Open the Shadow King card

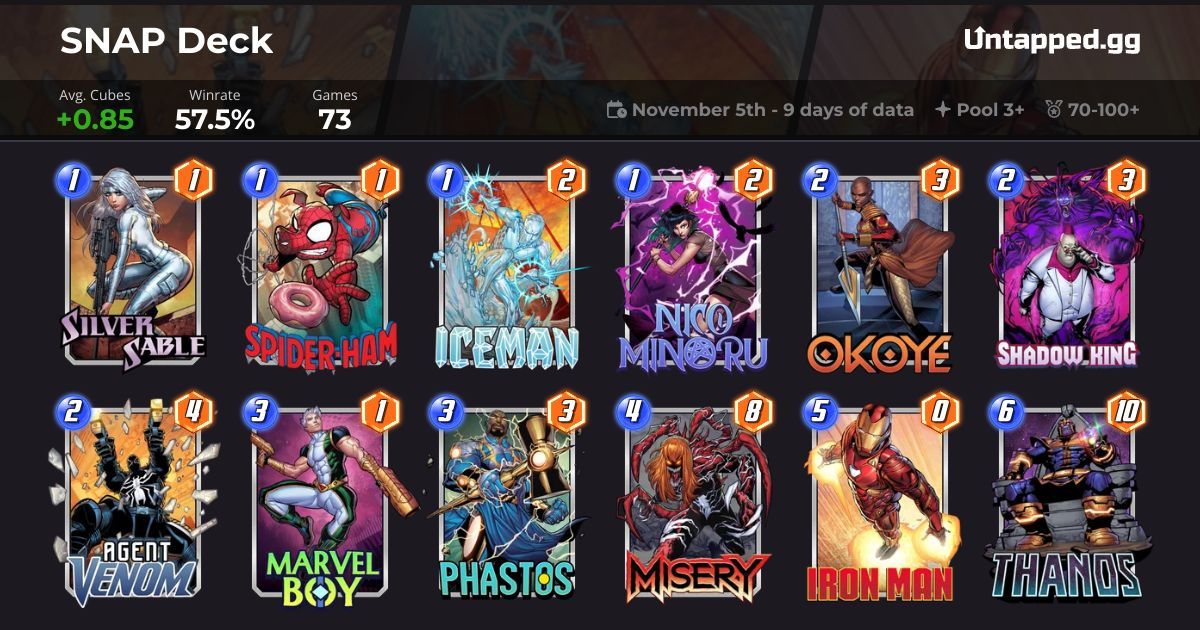(x=1066, y=270)
